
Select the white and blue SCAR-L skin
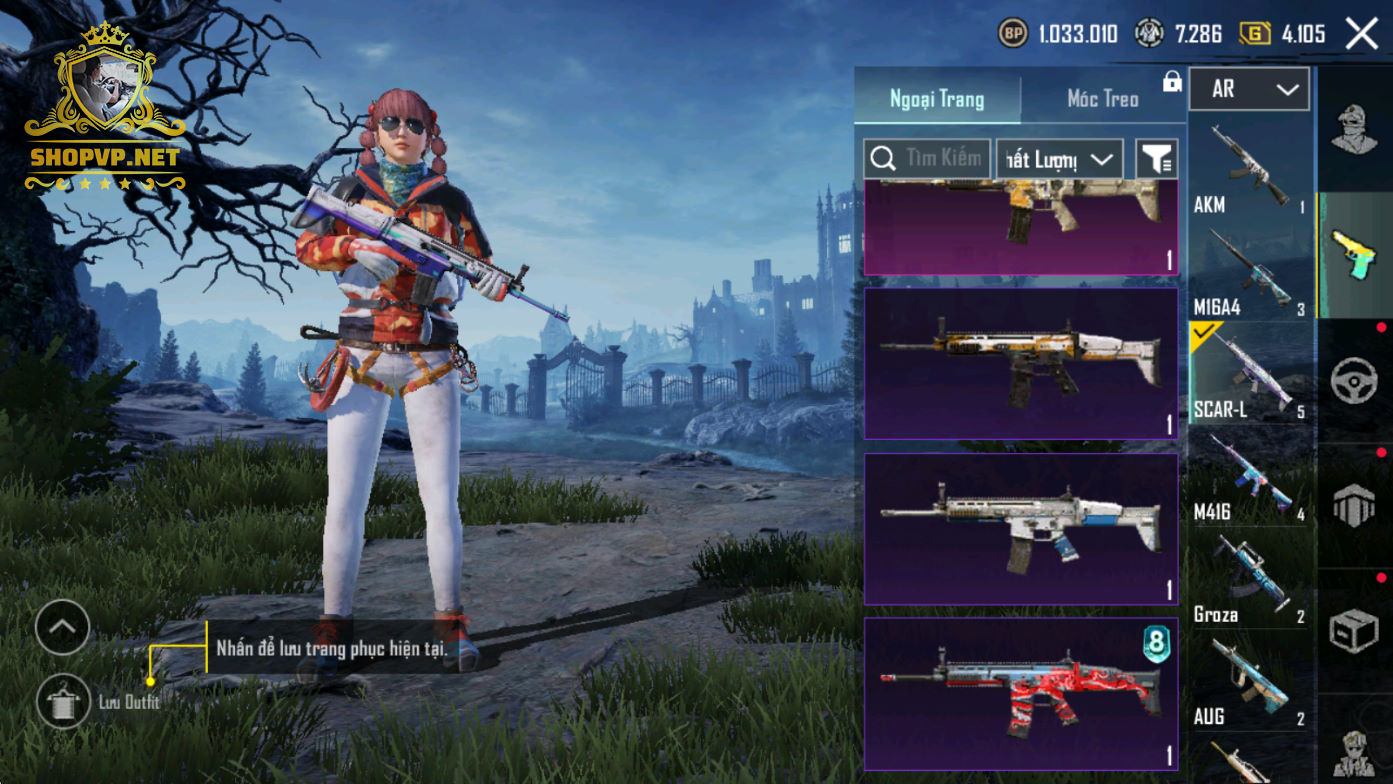tap(1021, 529)
